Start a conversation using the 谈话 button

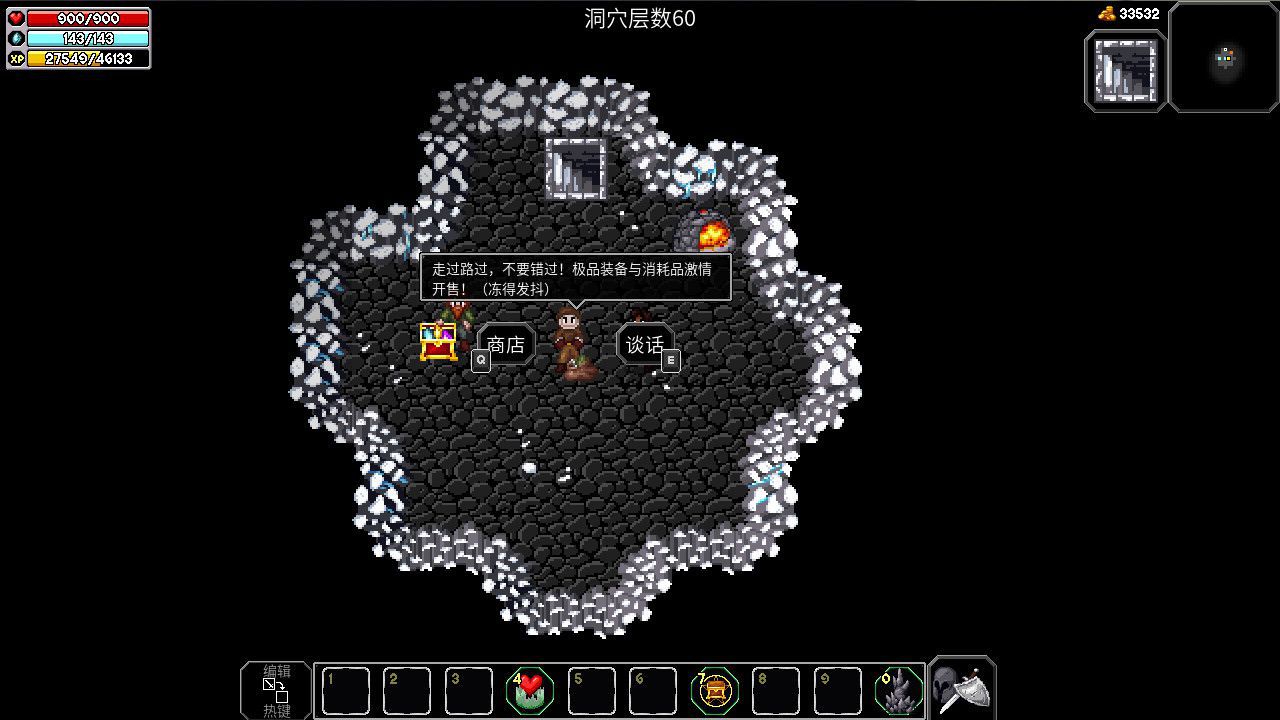(645, 344)
